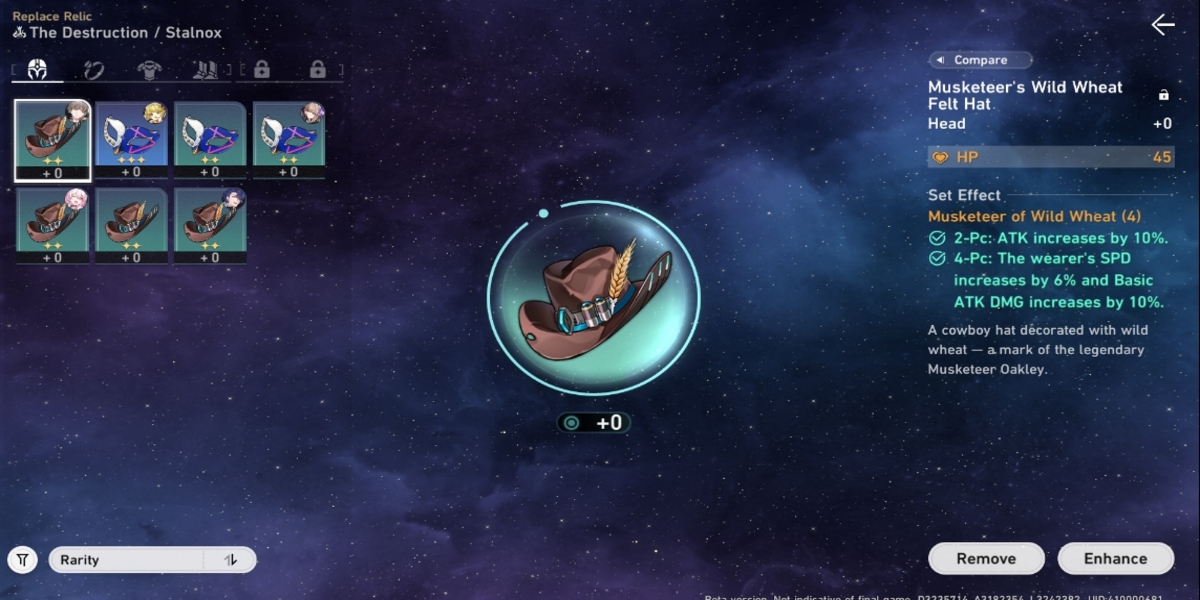This screenshot has width=1200, height=600.
Task: Select the unequipped cowboy hat relic
Action: point(131,225)
